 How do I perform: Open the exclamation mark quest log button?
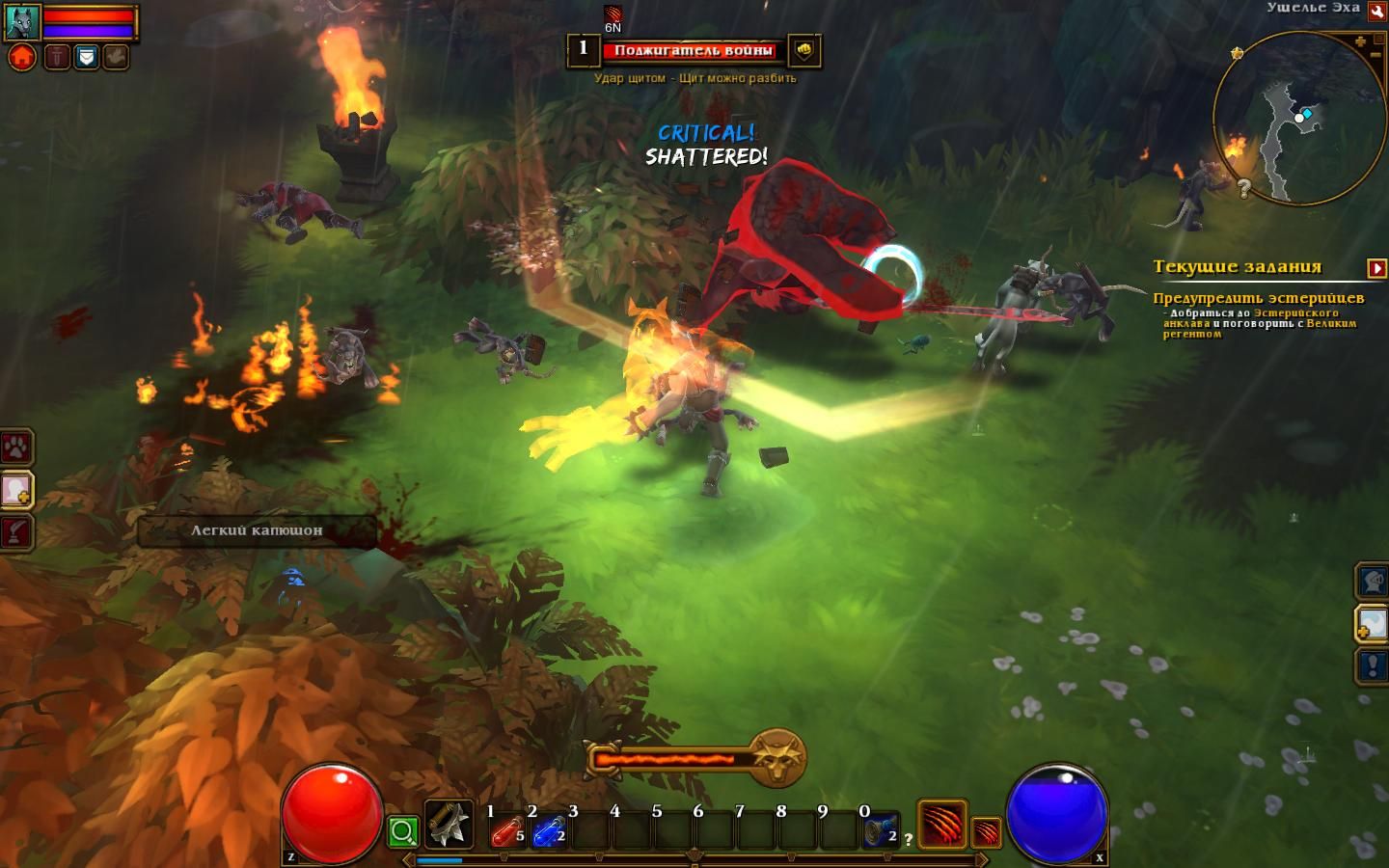[x=1373, y=665]
